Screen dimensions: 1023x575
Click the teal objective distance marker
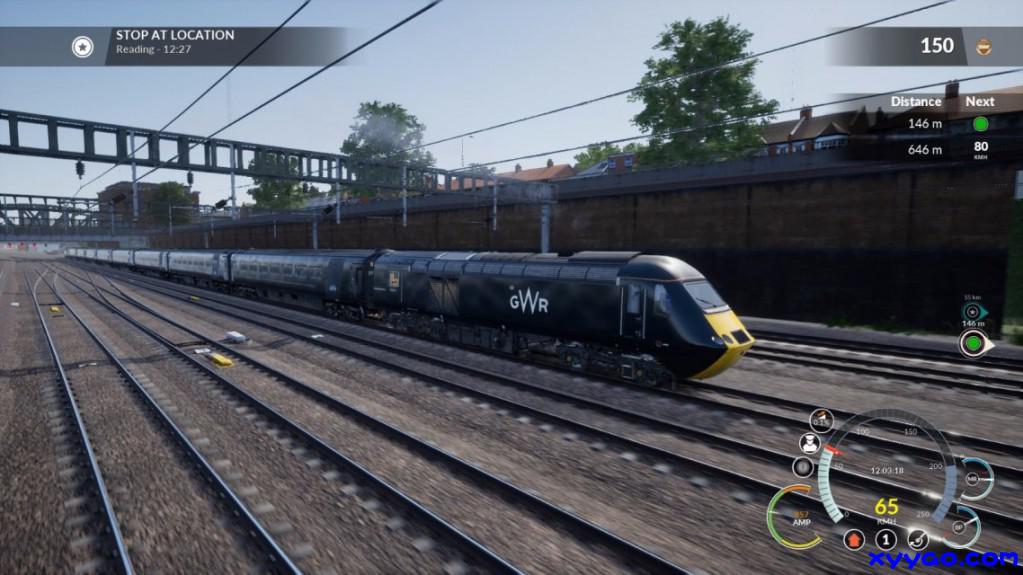click(x=973, y=311)
